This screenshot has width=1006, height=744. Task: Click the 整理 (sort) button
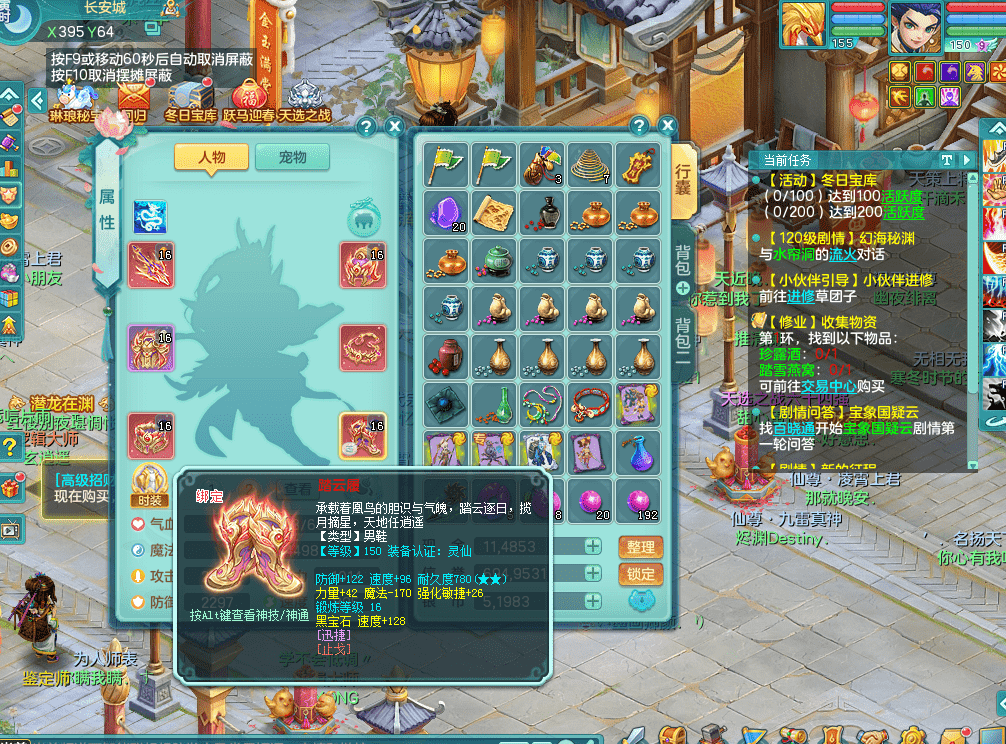coord(641,547)
